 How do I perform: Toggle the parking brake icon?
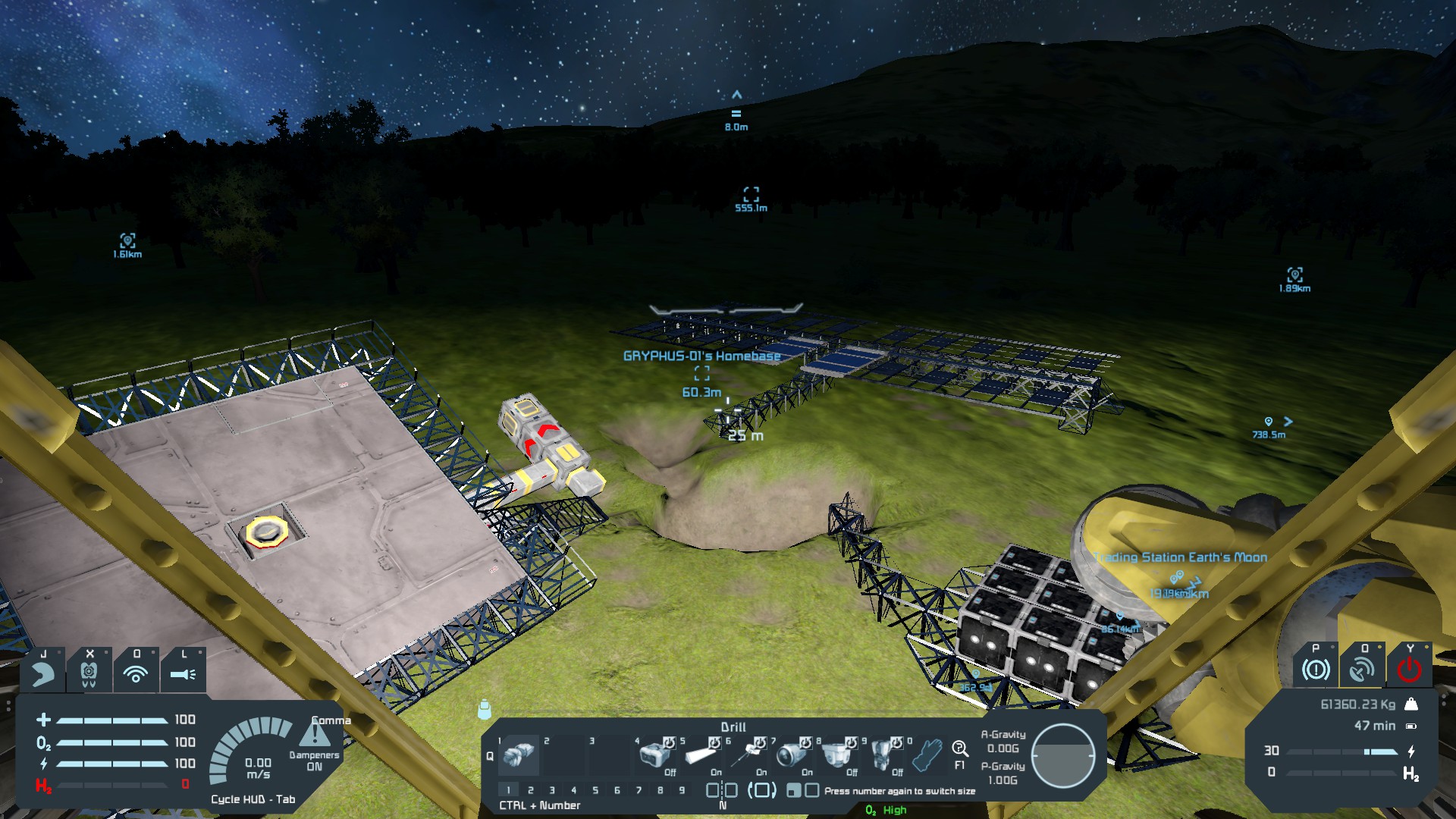pyautogui.click(x=1316, y=669)
